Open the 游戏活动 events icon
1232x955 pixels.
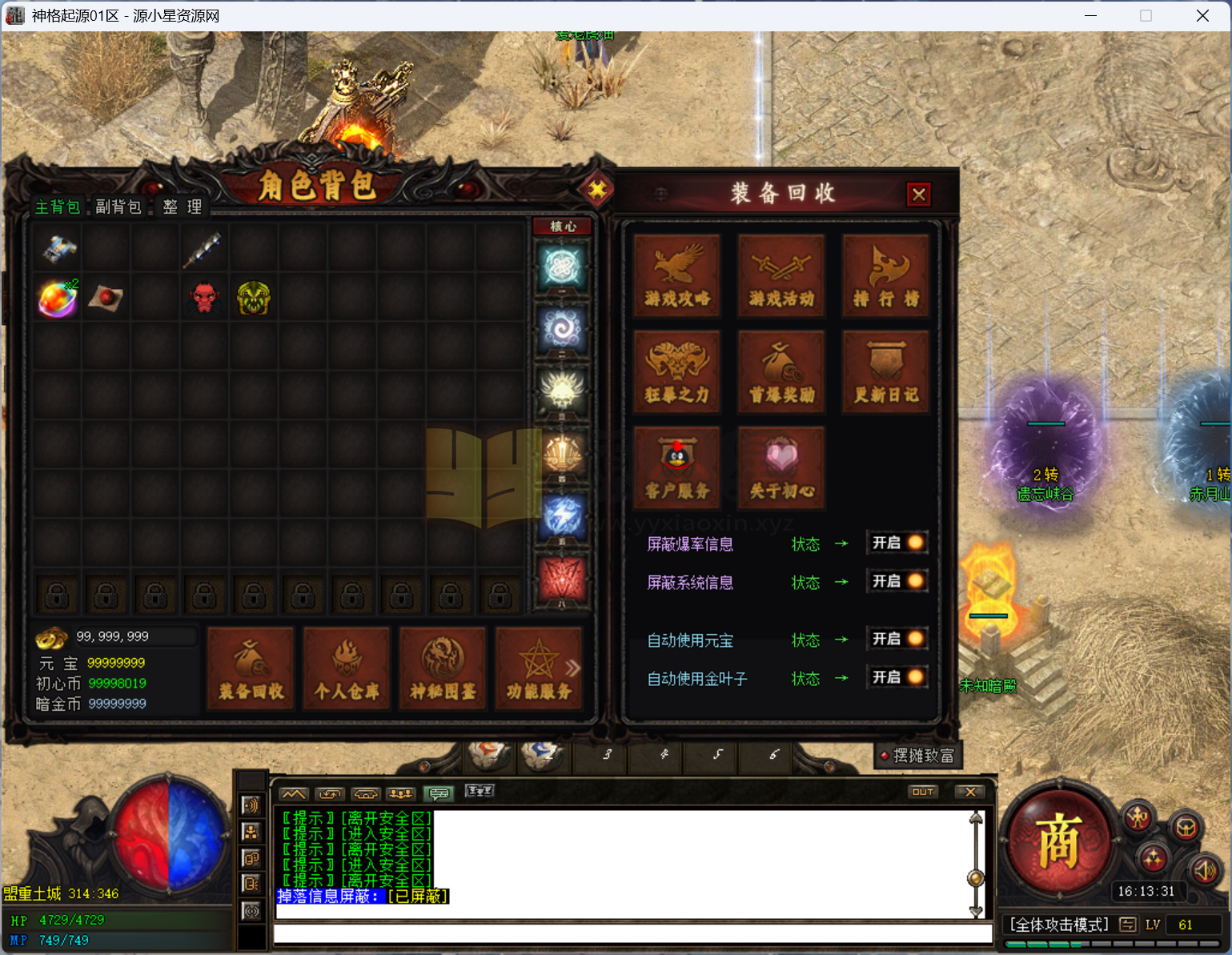(x=781, y=276)
